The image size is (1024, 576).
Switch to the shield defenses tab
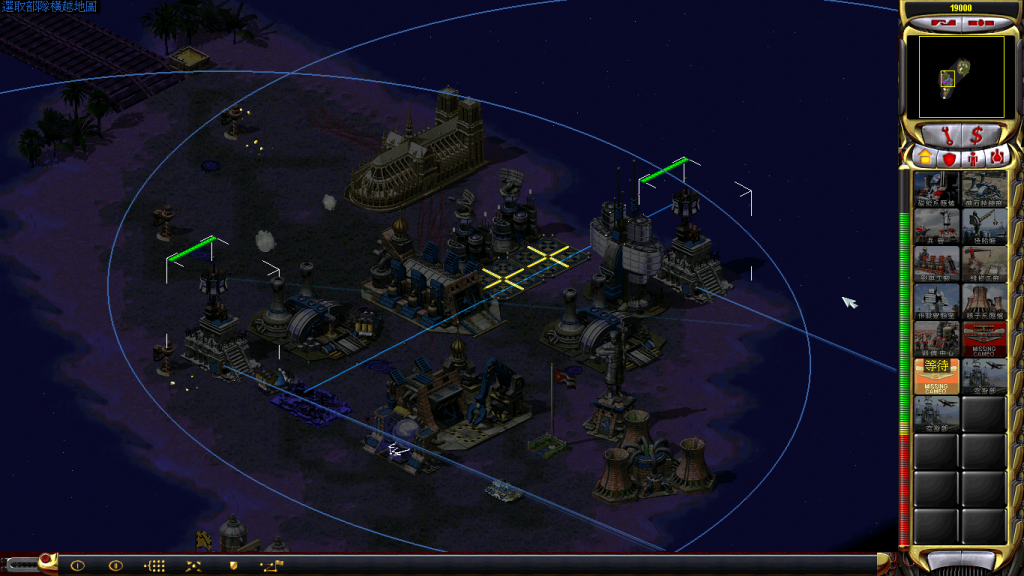[x=949, y=158]
